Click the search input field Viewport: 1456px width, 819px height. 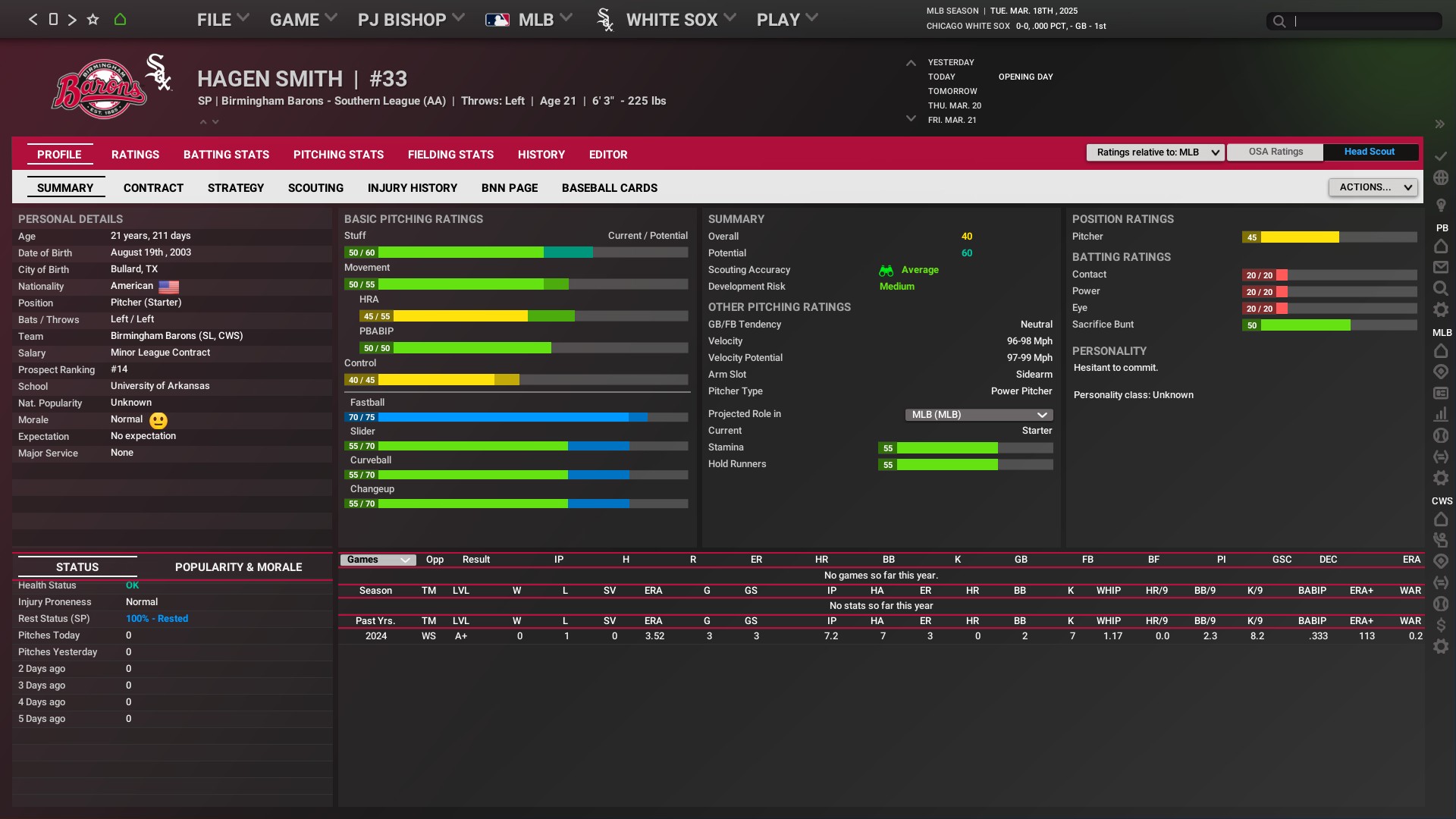click(1365, 21)
